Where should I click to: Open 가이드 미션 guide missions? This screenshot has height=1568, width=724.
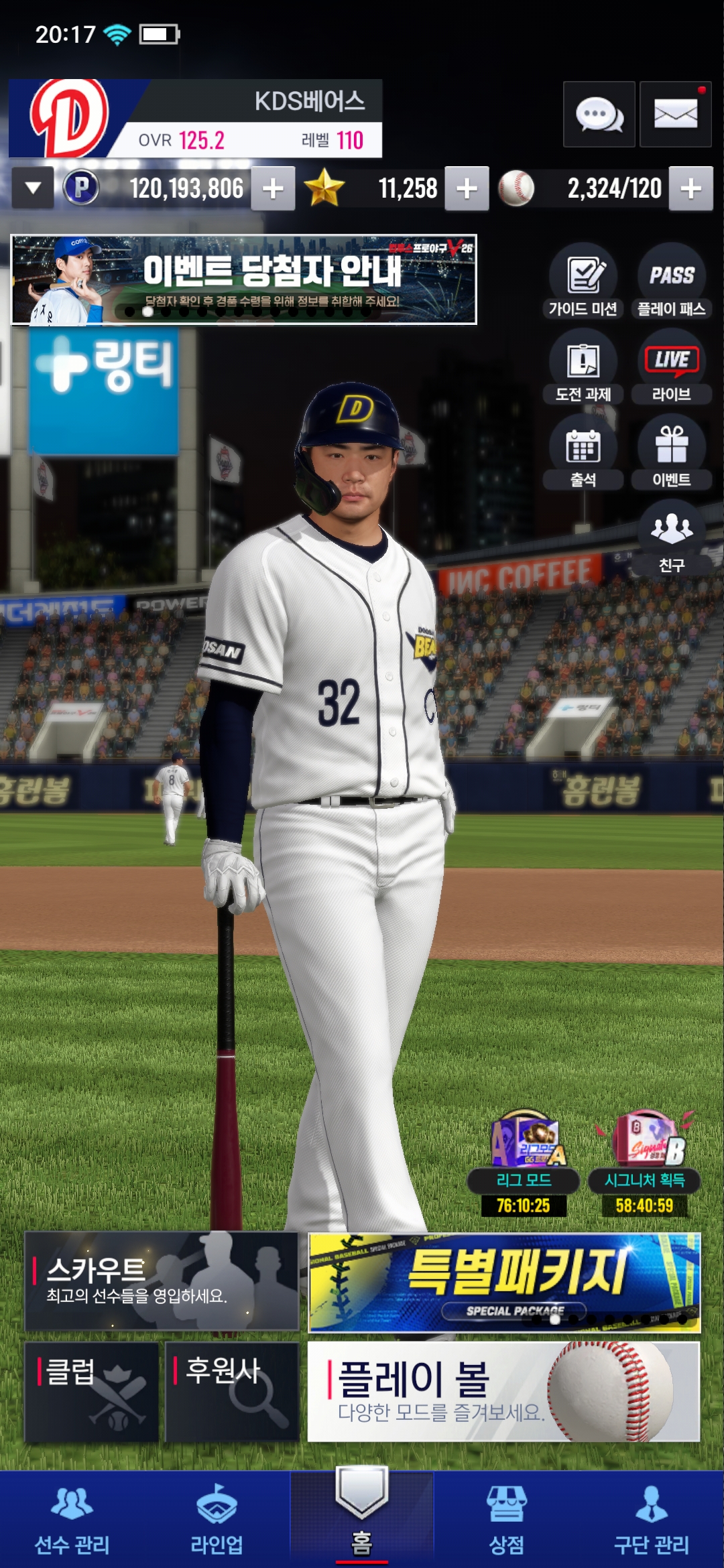tap(583, 281)
